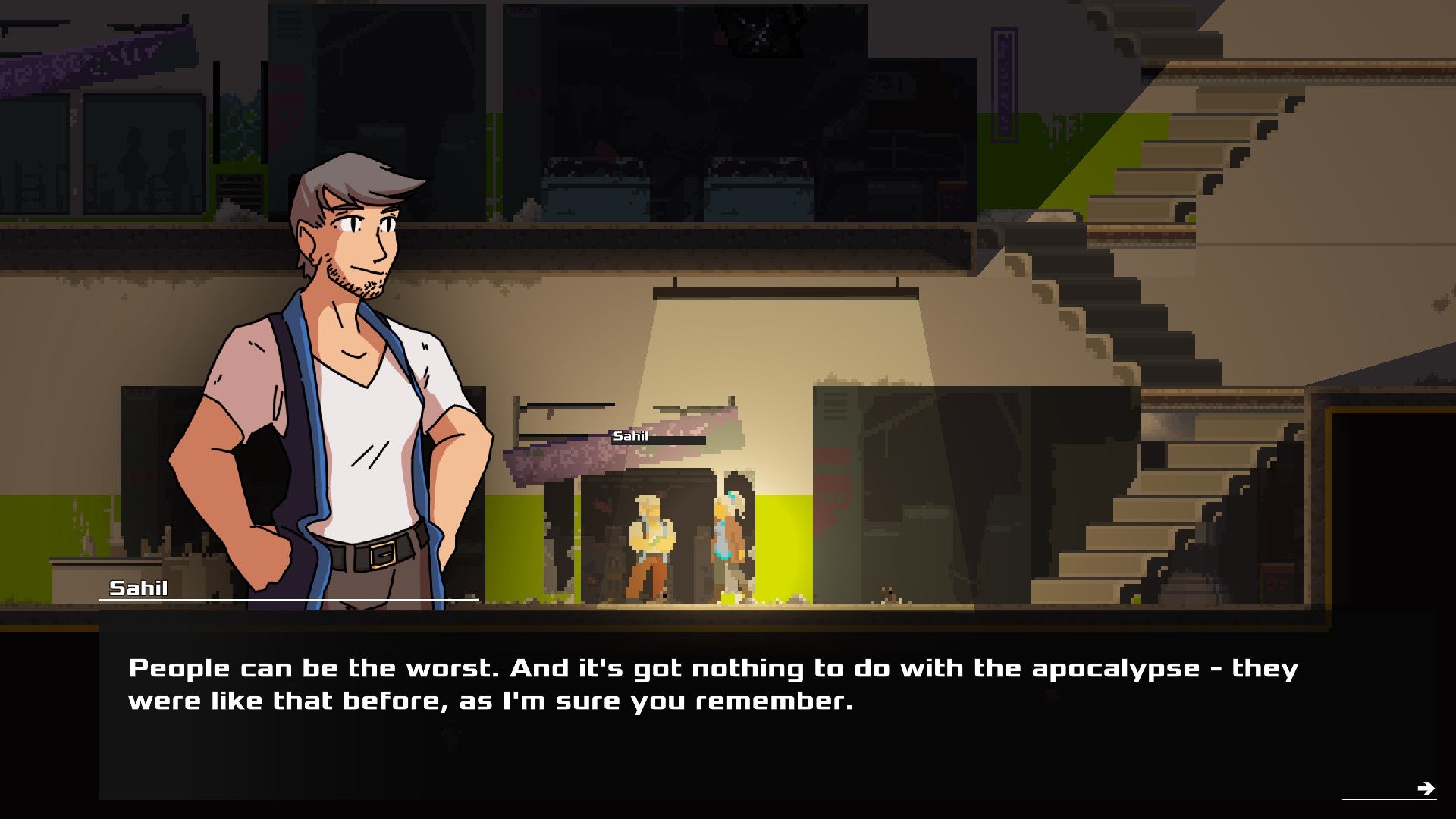1456x819 pixels.
Task: Click the Sahil name label on the portrait
Action: (x=139, y=588)
